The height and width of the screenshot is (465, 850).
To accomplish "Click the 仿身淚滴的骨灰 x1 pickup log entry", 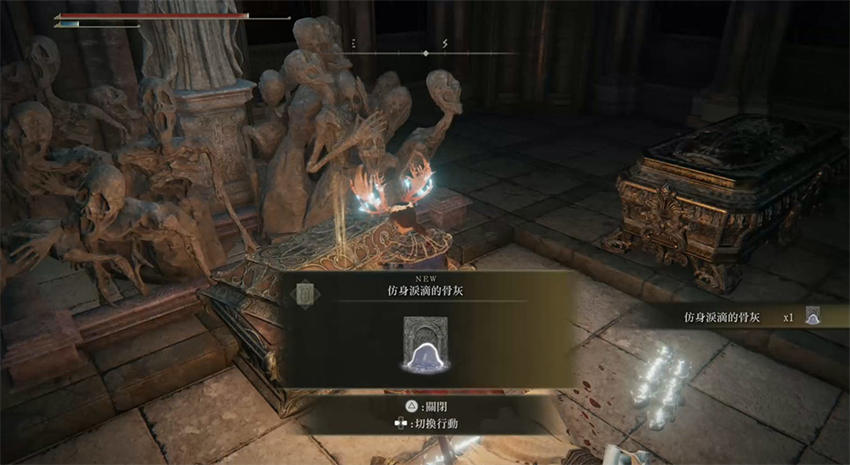I will pos(752,317).
